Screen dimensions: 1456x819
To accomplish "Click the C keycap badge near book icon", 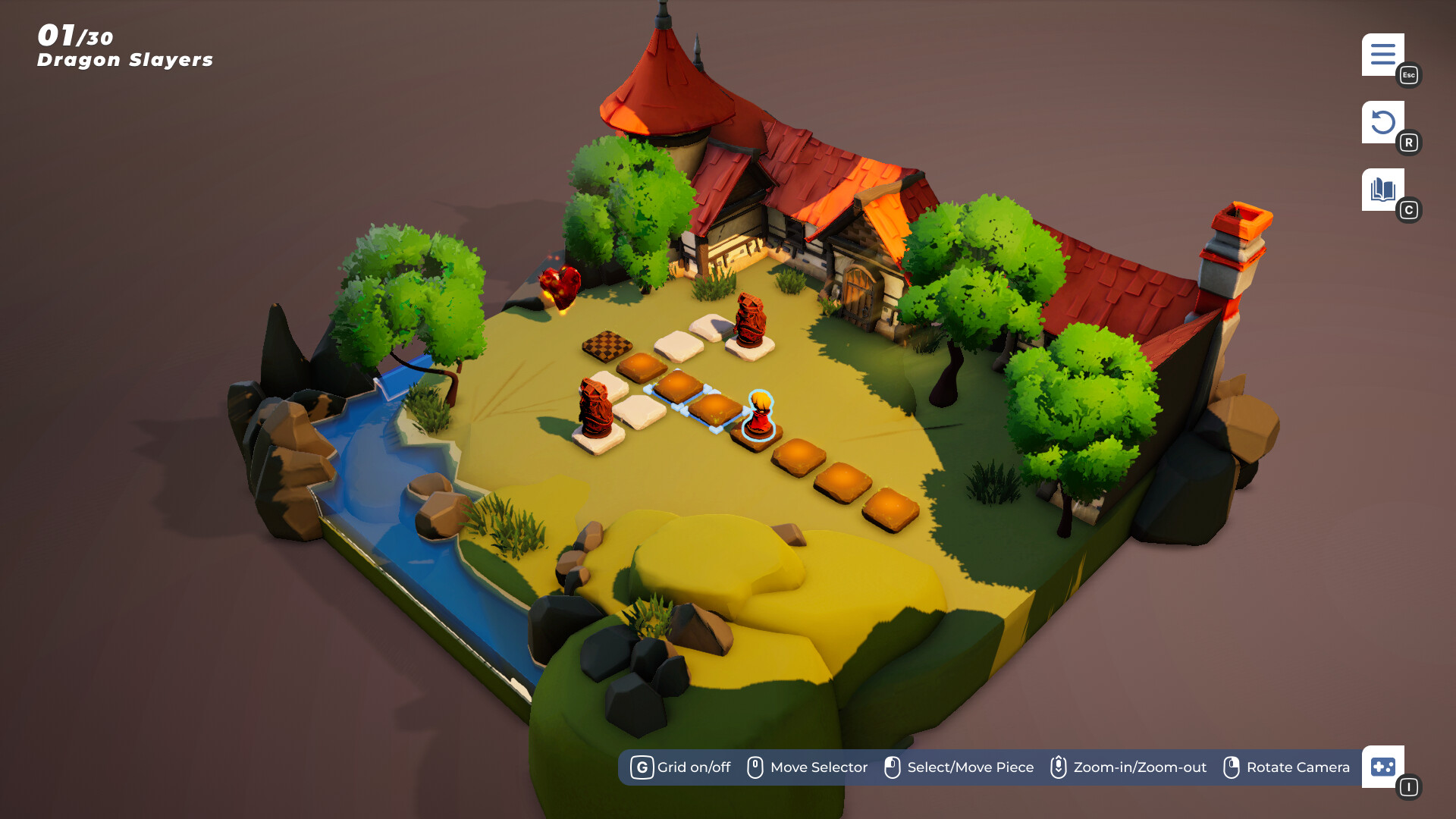I will pos(1410,210).
